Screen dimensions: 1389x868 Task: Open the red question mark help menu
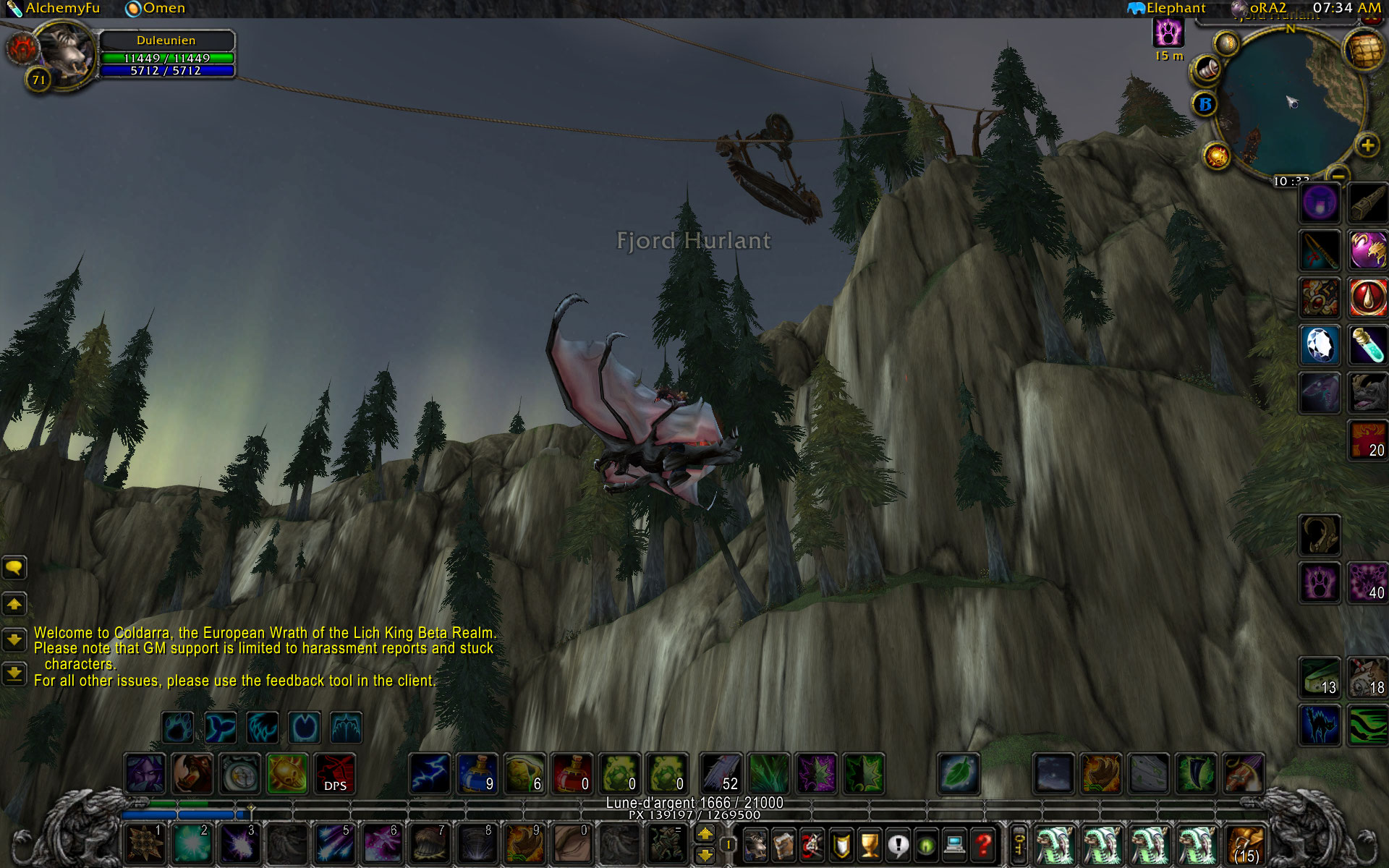pos(983,844)
